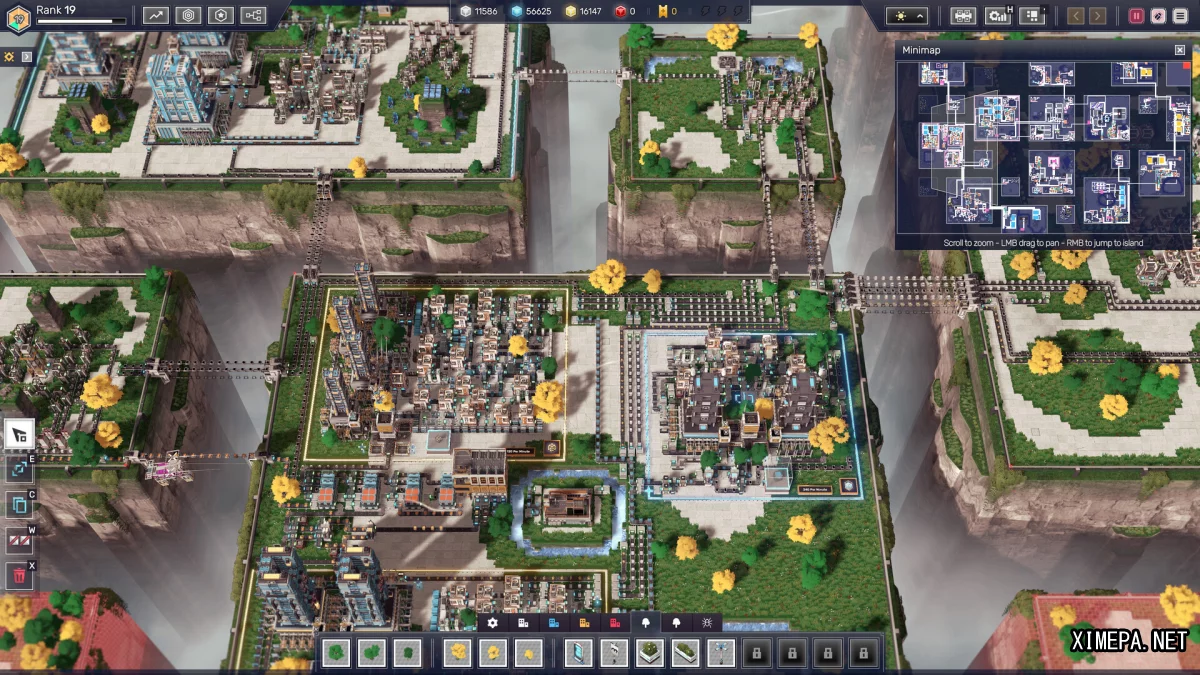Viewport: 1200px width, 675px height.
Task: Switch to the blue buildings category tab
Action: pos(554,622)
